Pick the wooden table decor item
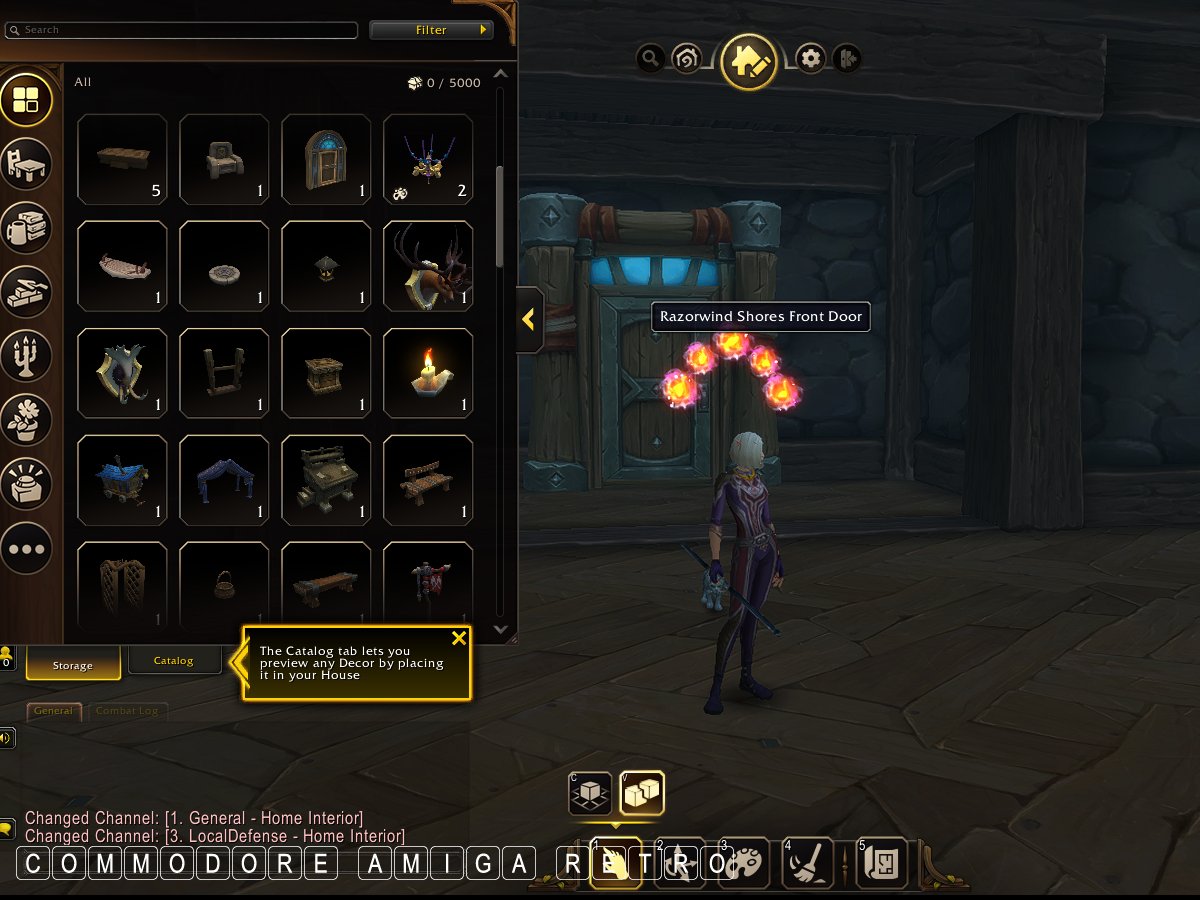Screen dimensions: 1200x900 coord(122,159)
